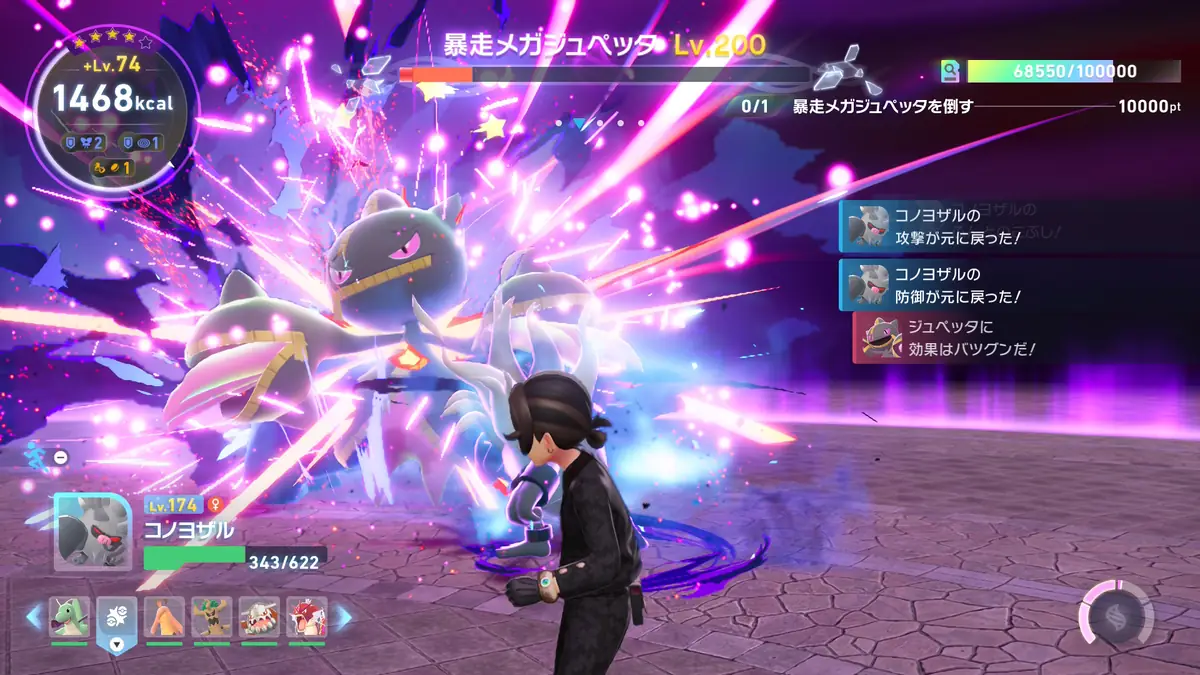1200x675 pixels.
Task: Click the active コノヨザル portrait
Action: point(92,533)
